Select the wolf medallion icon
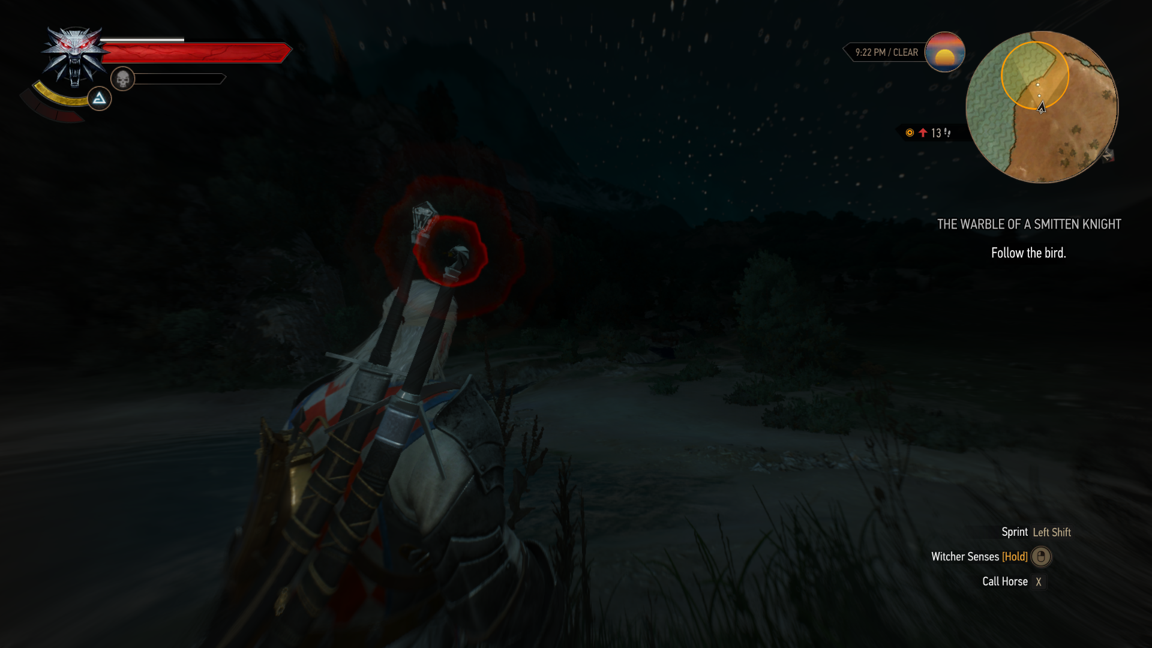Image resolution: width=1152 pixels, height=648 pixels. [x=73, y=55]
